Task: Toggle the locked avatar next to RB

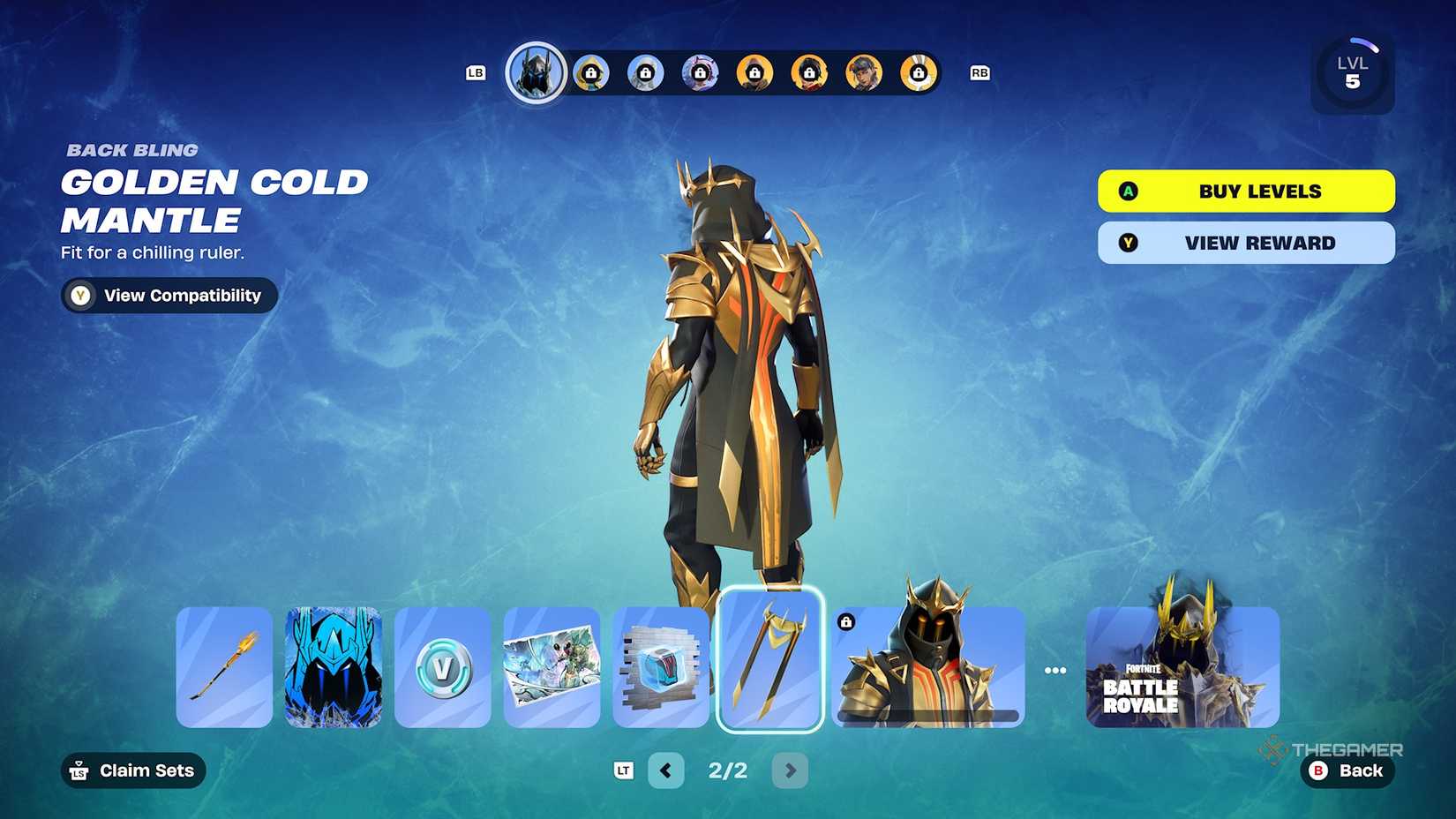Action: (919, 72)
